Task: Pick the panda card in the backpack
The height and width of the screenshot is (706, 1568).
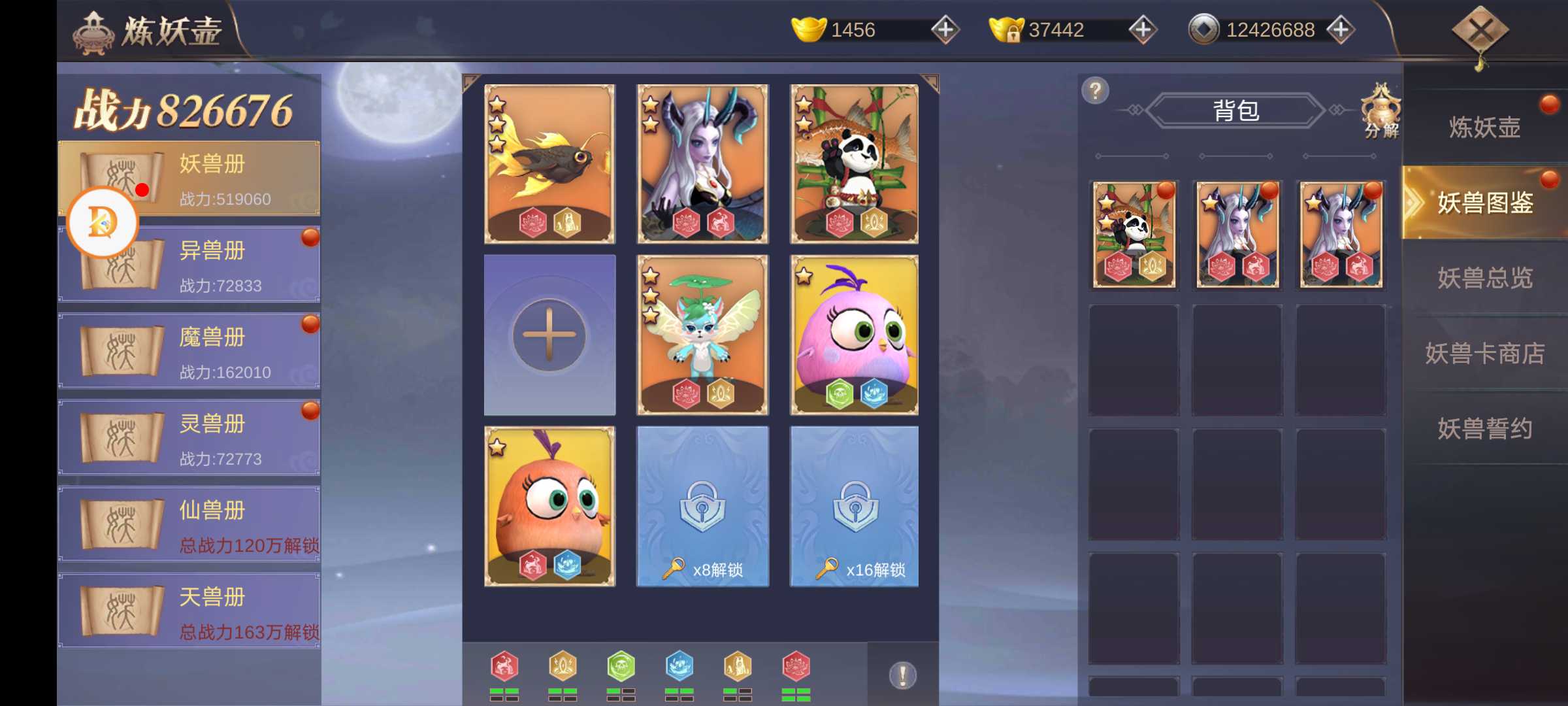Action: [x=1134, y=235]
